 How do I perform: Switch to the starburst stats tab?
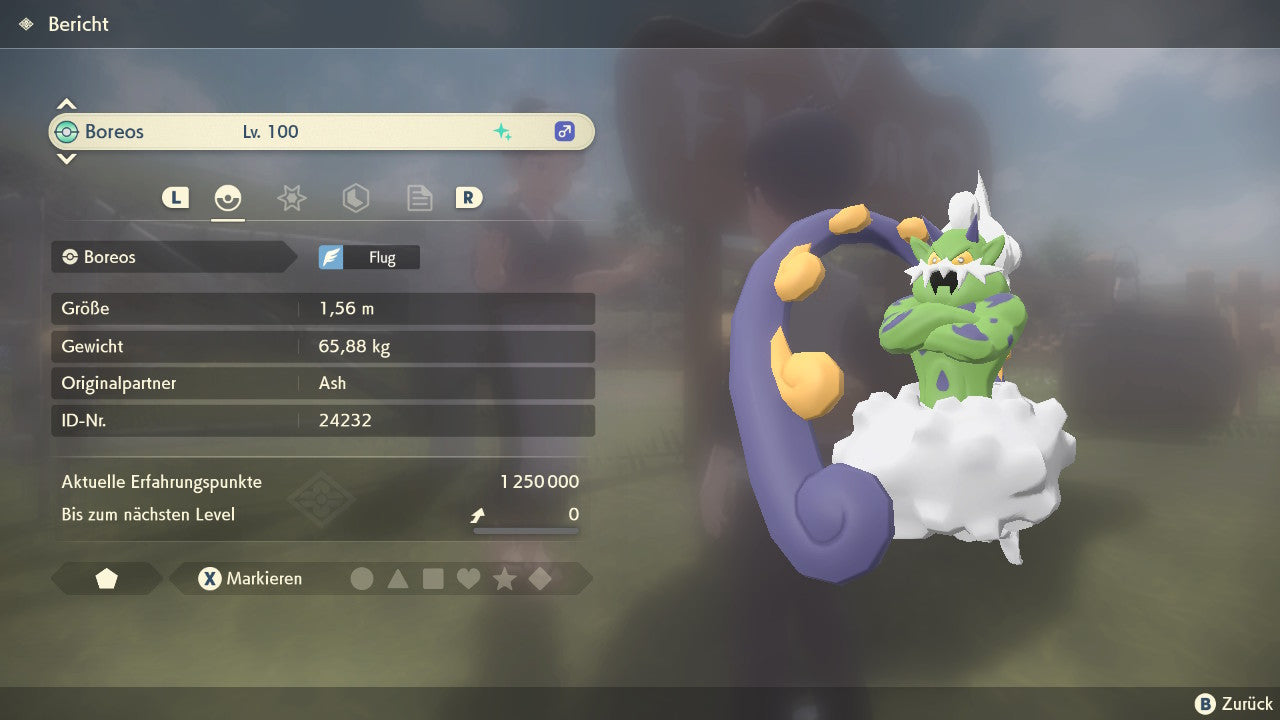click(x=291, y=198)
